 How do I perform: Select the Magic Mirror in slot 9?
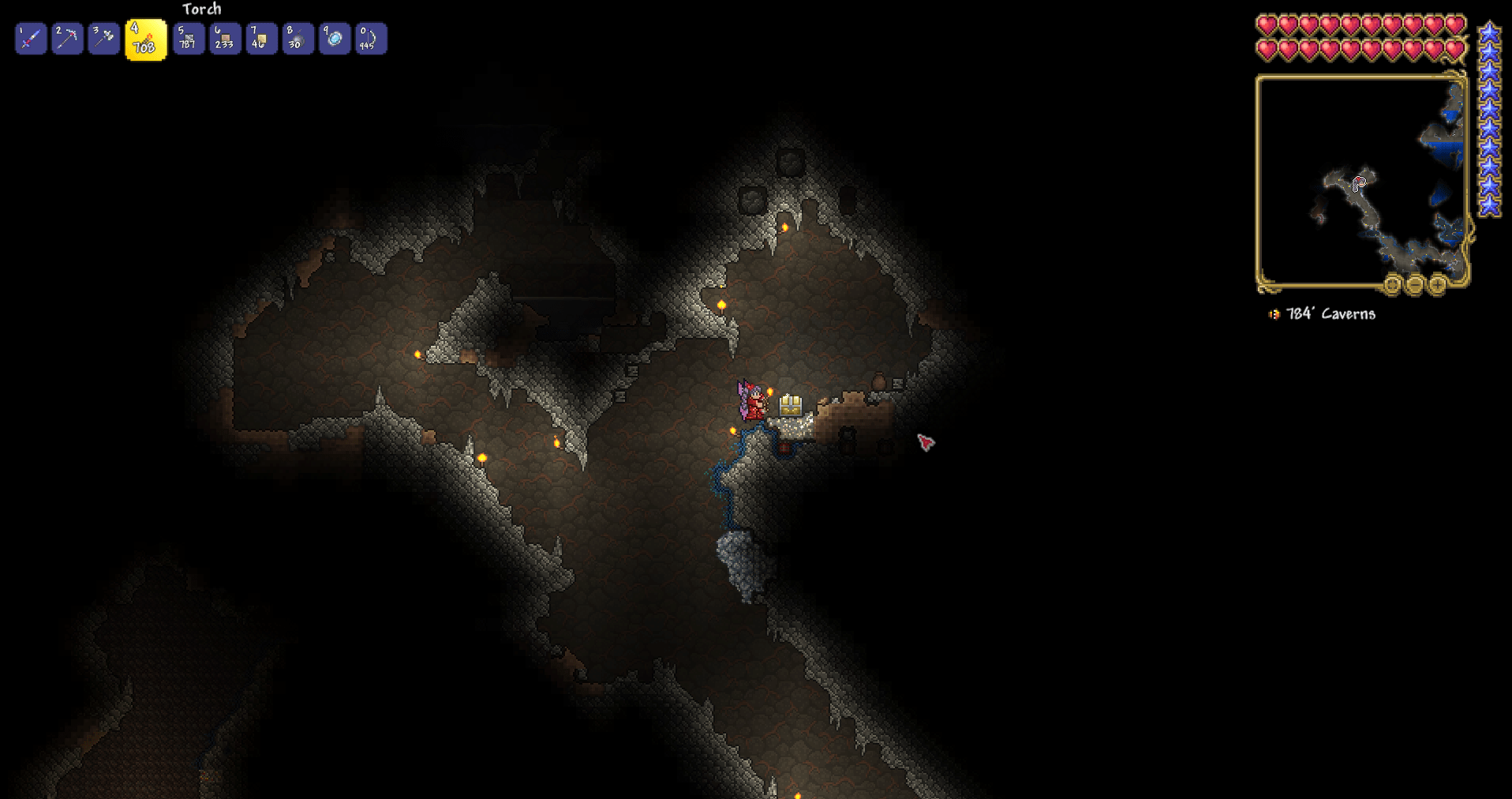pos(333,38)
